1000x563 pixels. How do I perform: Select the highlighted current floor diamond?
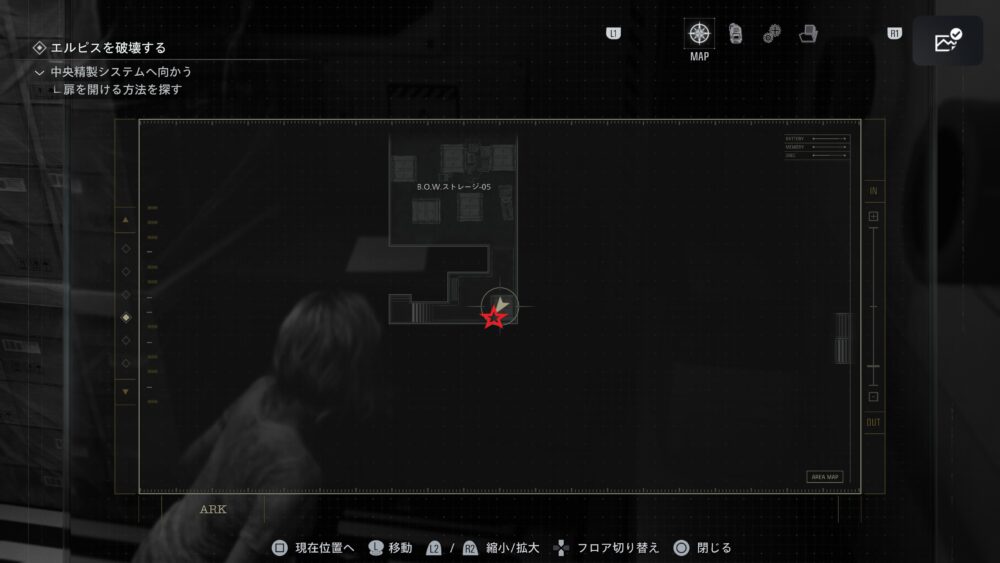point(126,317)
